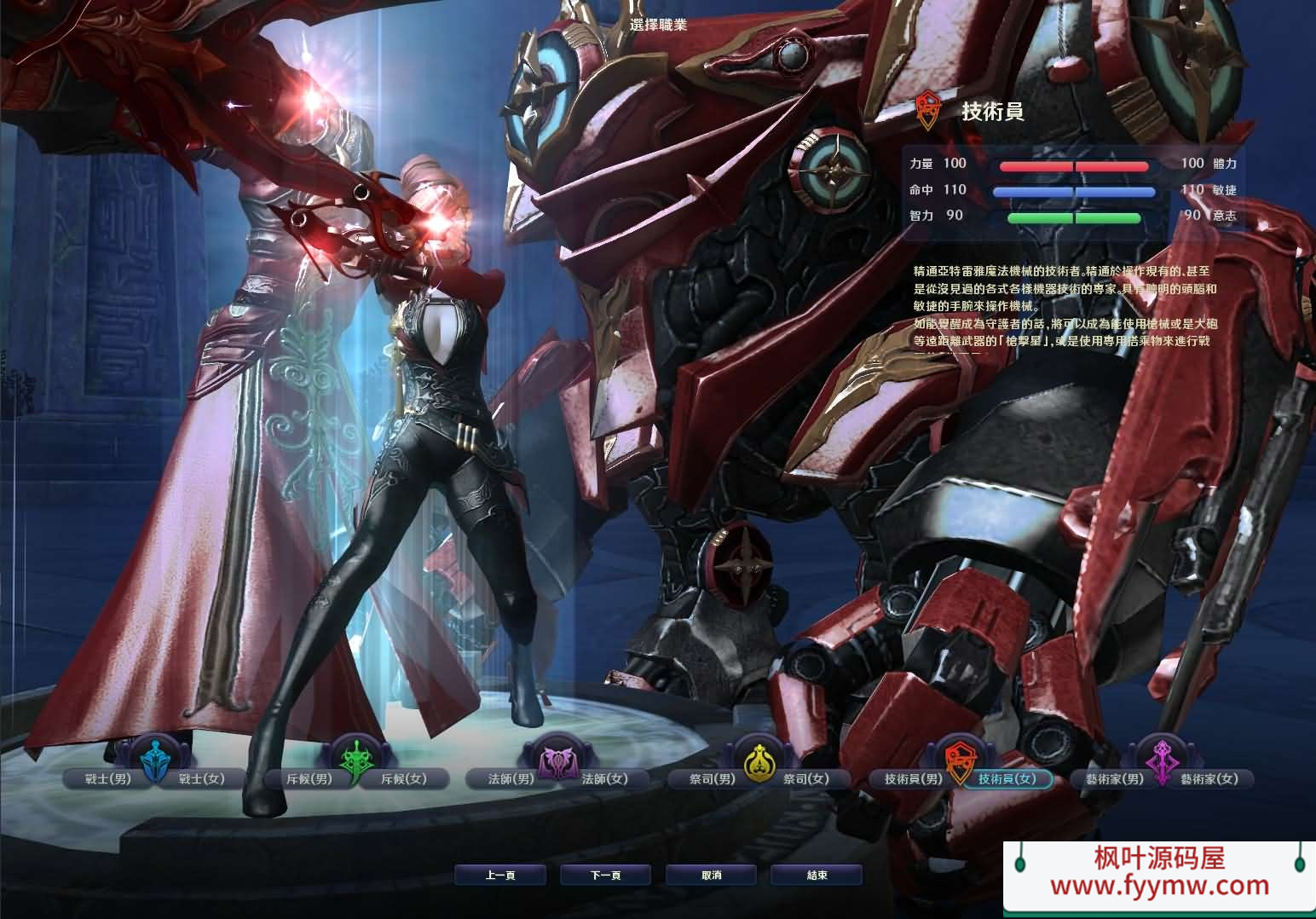Click 取消 to cancel character selection
The width and height of the screenshot is (1316, 919).
coord(712,874)
